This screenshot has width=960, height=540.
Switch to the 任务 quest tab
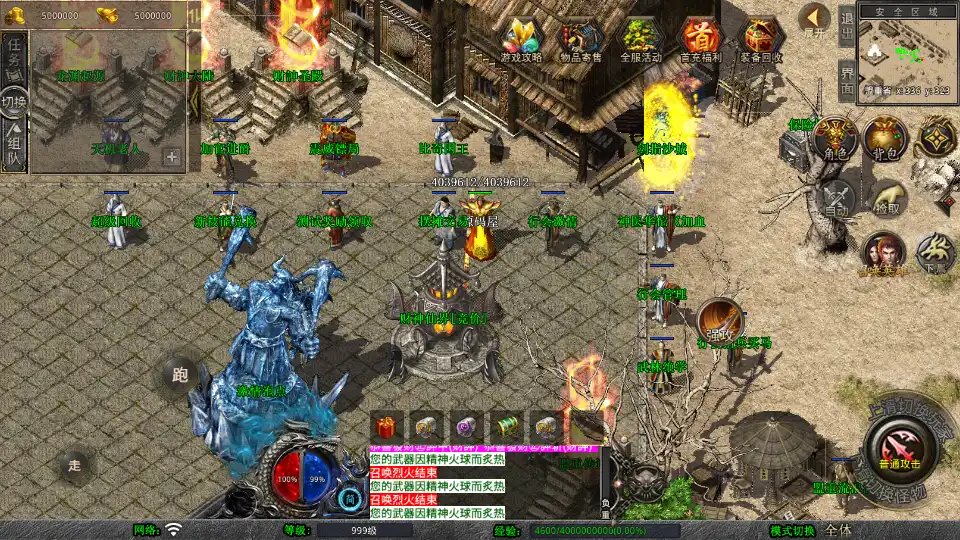pyautogui.click(x=14, y=57)
